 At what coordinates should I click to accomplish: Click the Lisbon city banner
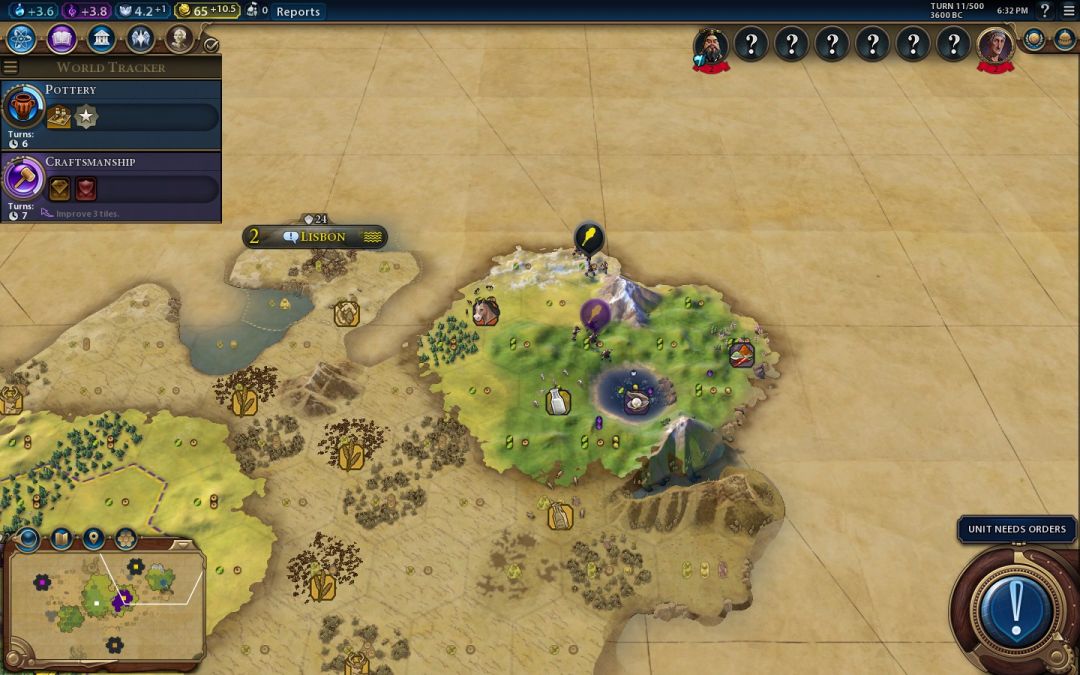coord(315,237)
